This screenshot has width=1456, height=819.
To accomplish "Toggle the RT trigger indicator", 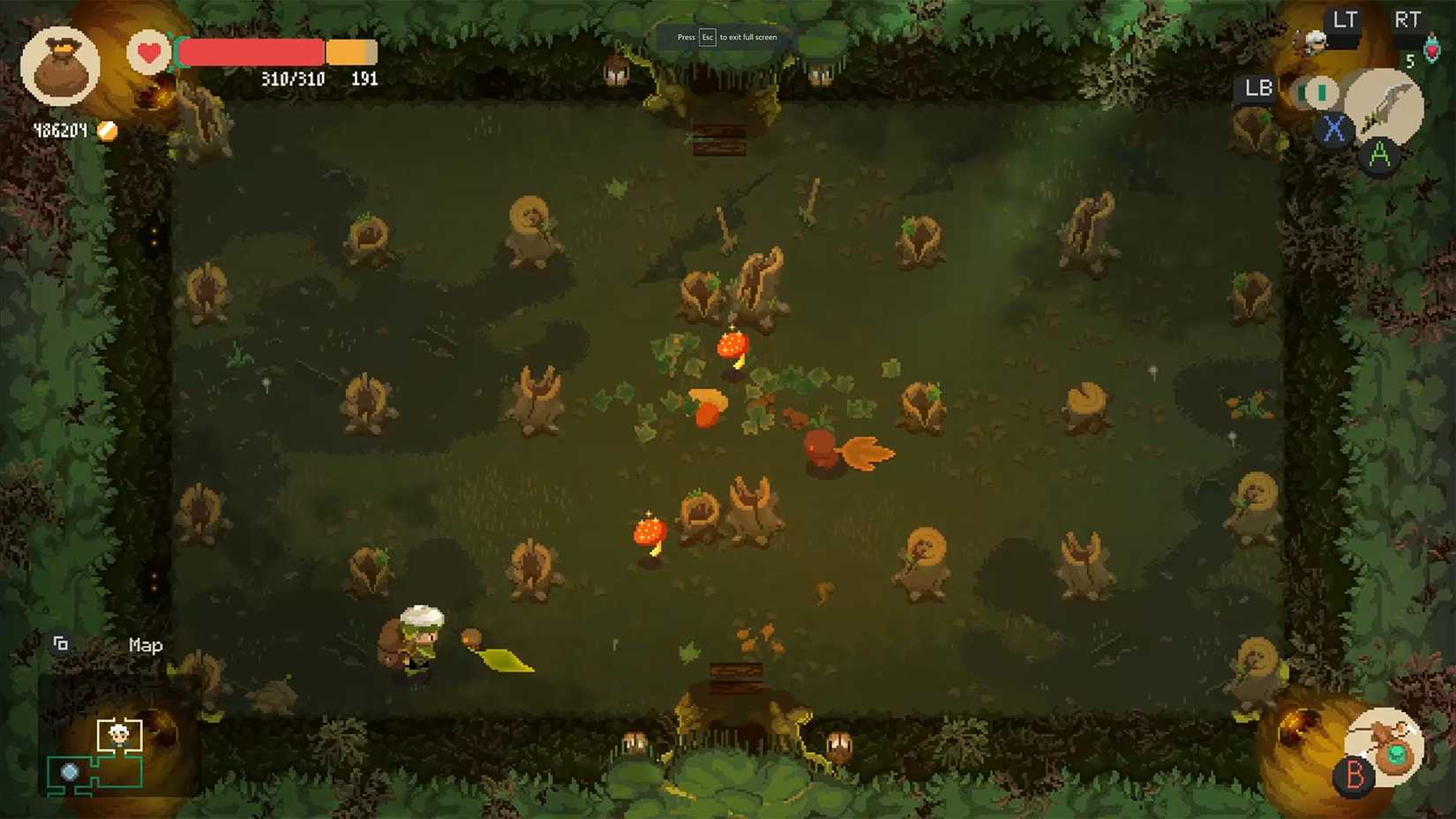I will (x=1407, y=17).
